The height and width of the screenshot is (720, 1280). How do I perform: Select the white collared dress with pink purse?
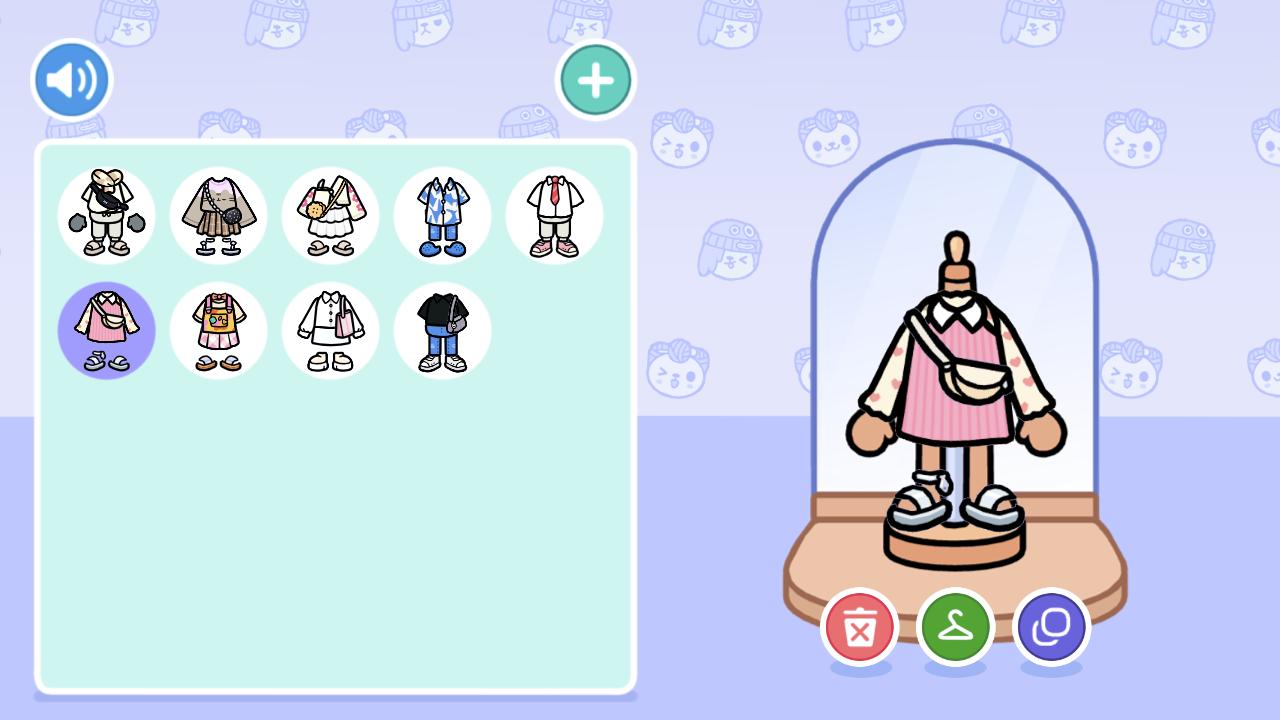coord(331,330)
